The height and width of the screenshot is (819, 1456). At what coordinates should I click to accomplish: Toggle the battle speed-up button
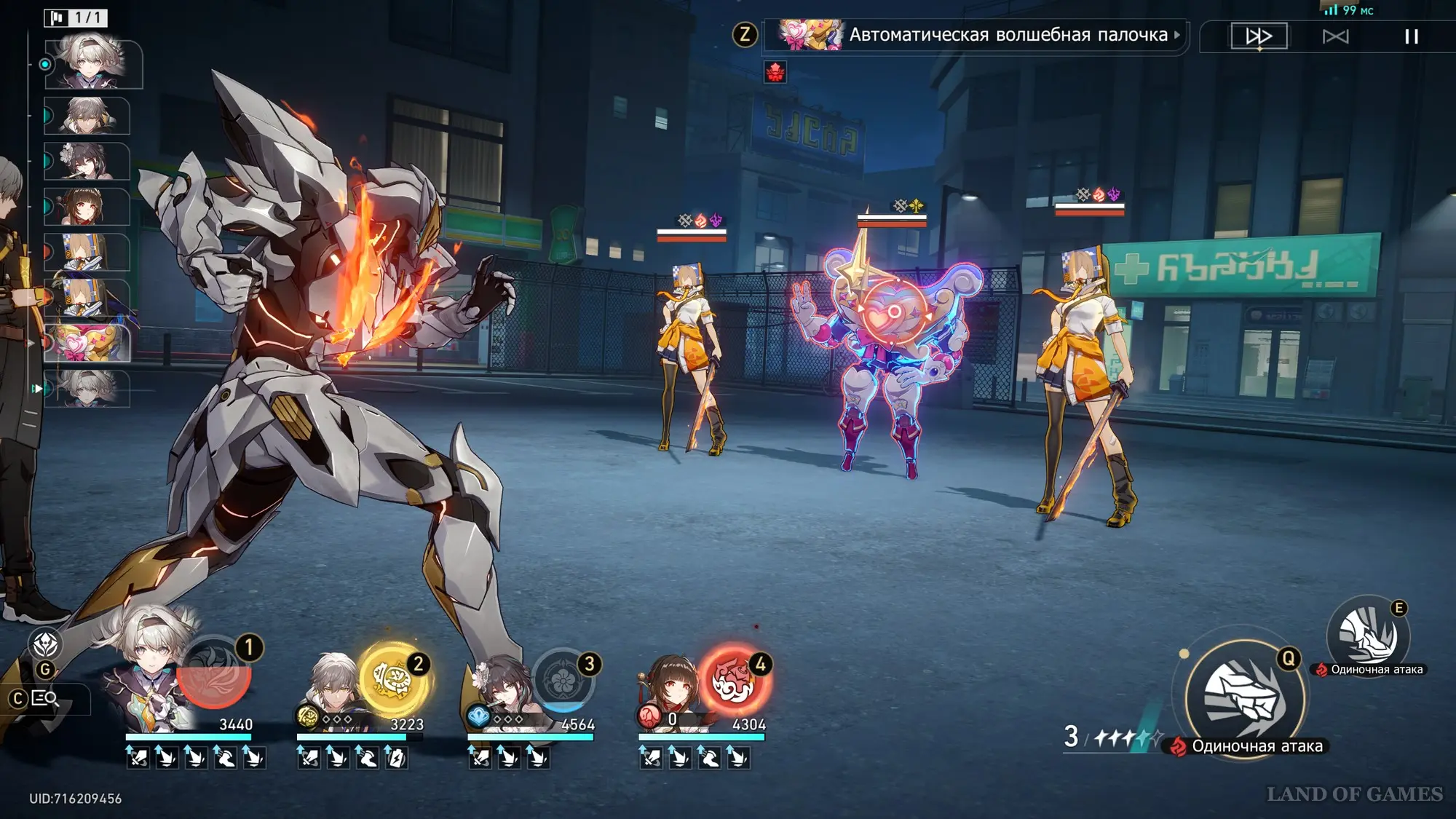1259,36
